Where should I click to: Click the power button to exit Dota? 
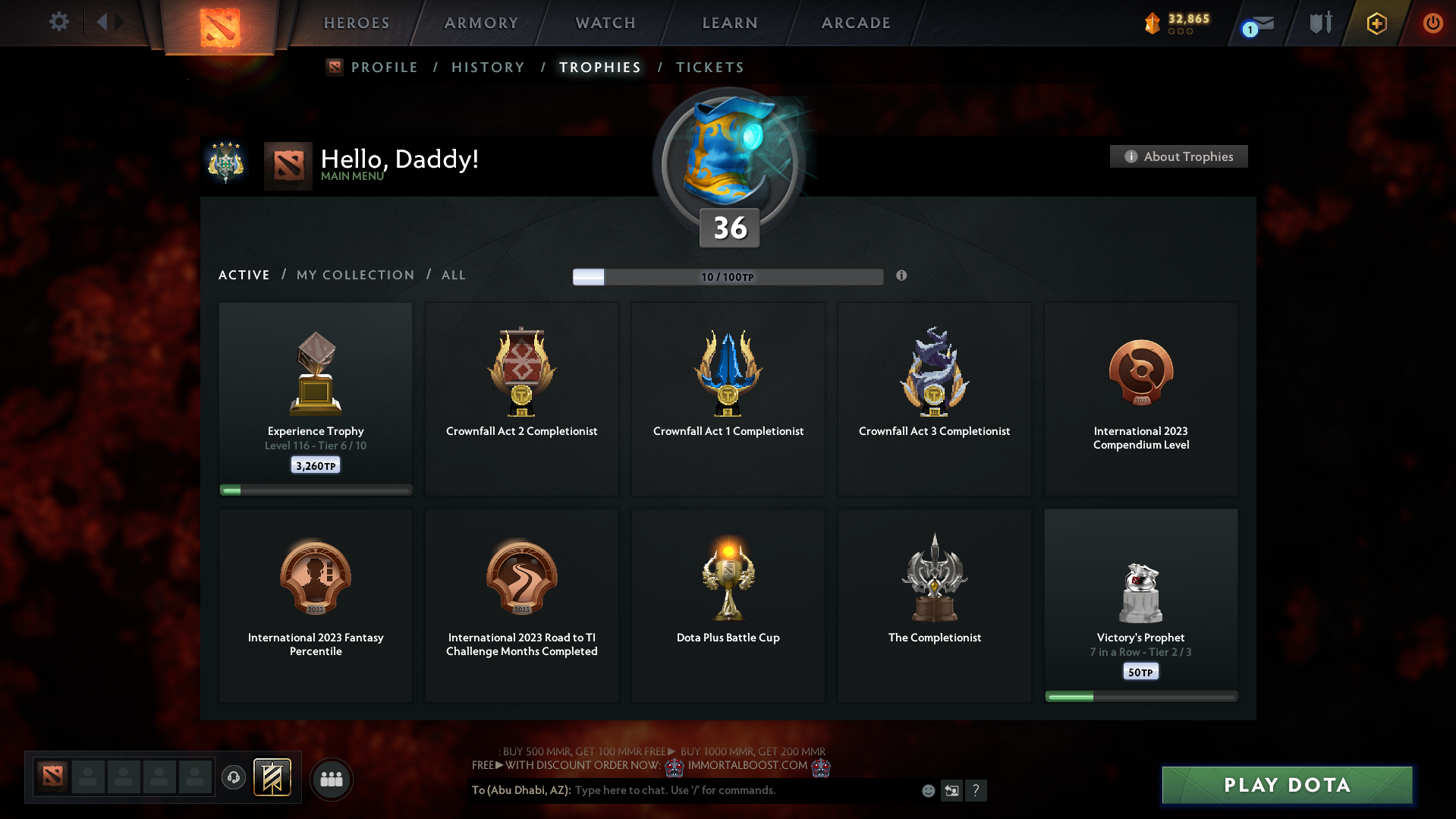tap(1432, 23)
